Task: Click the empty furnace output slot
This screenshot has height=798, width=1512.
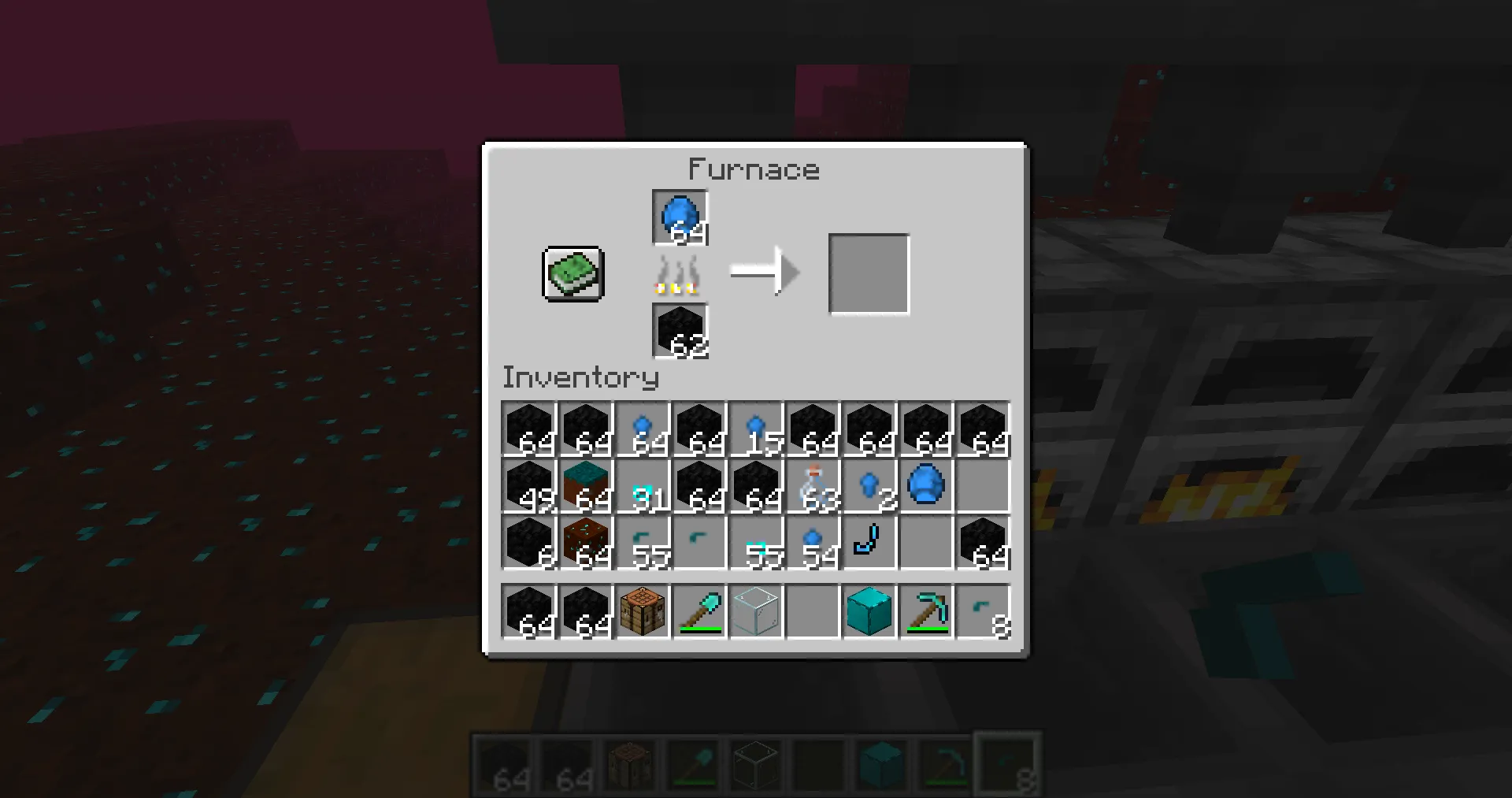Action: (869, 273)
